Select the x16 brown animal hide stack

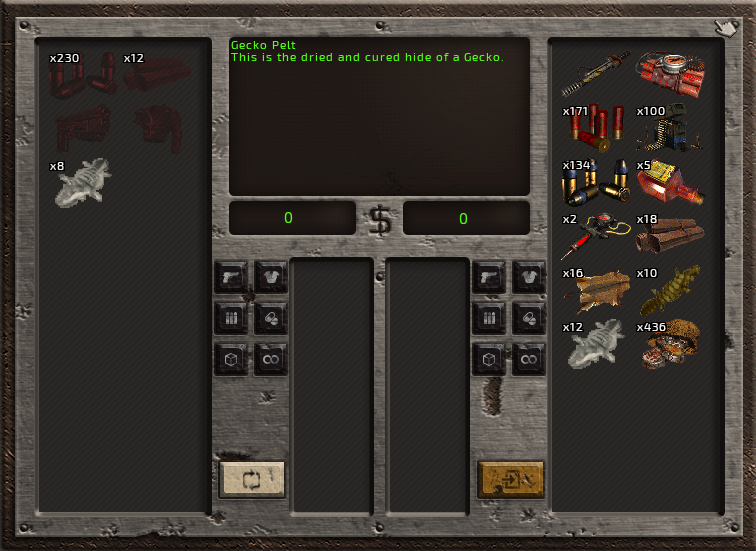coord(597,290)
